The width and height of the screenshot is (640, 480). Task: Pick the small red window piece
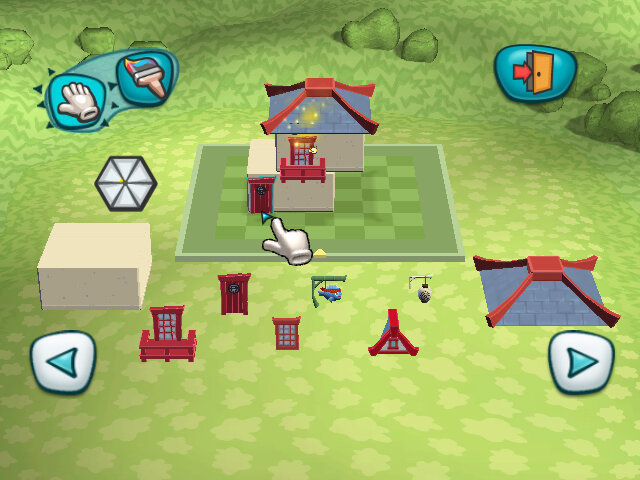coord(287,333)
